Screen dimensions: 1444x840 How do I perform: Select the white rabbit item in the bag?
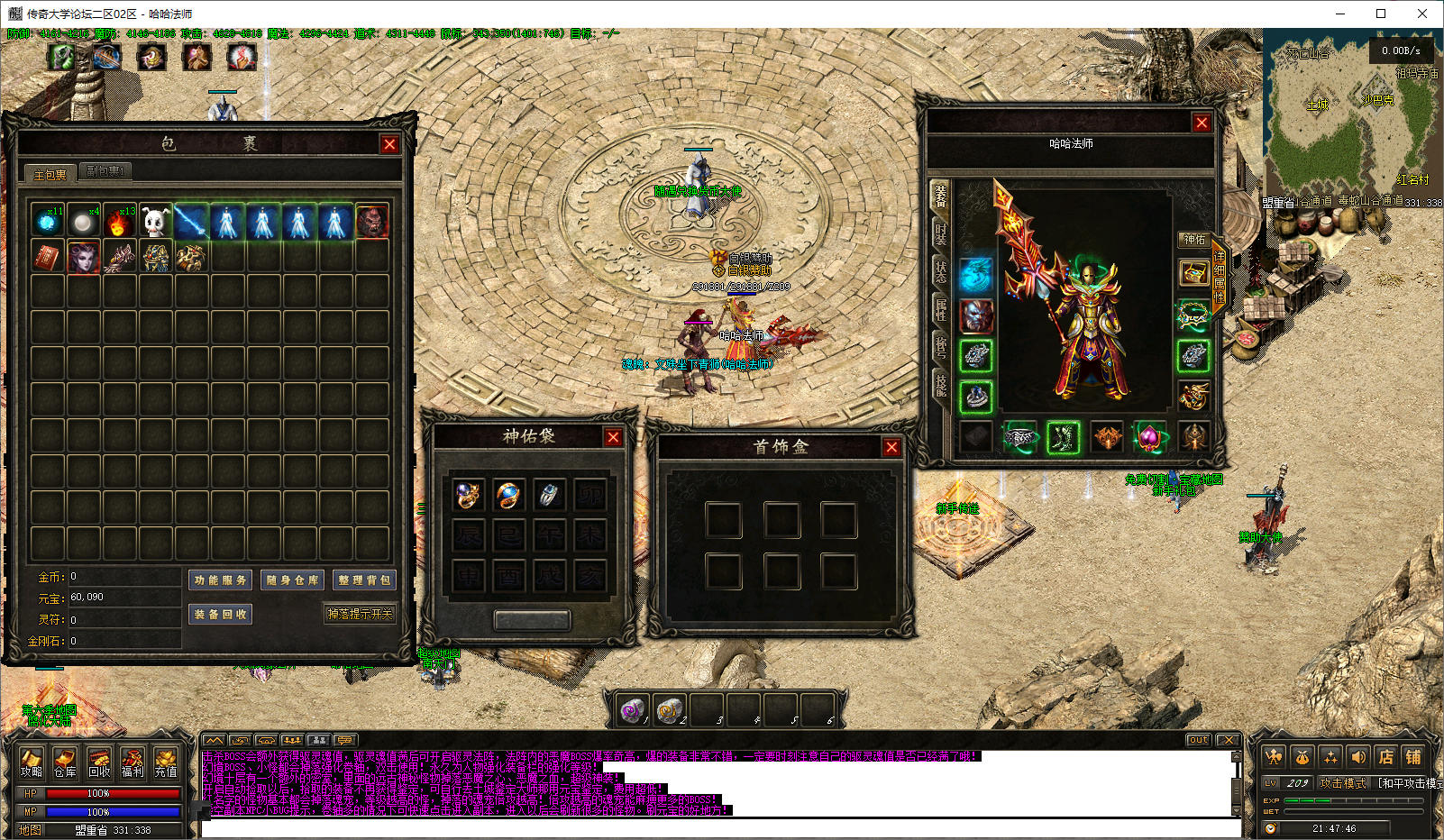(155, 221)
